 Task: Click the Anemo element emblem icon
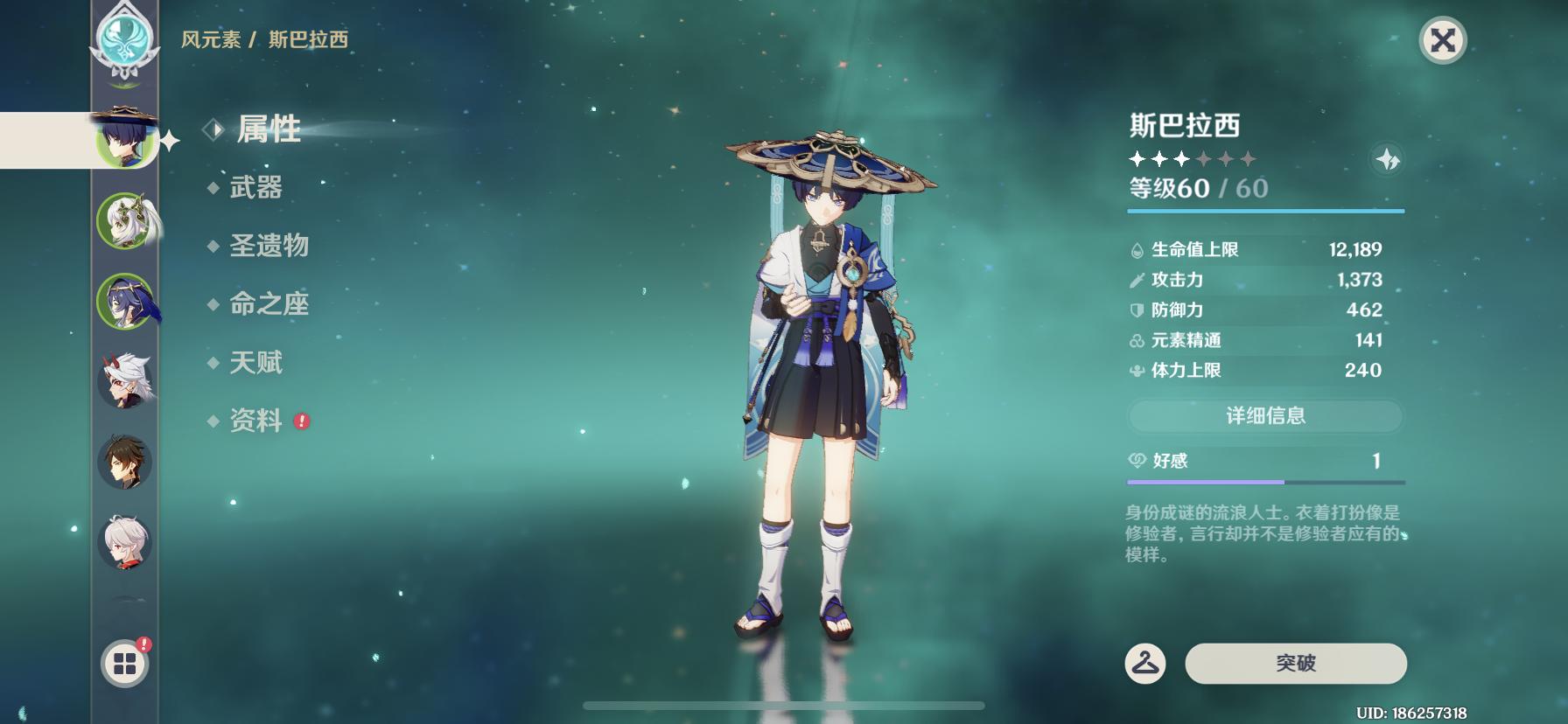tap(126, 40)
